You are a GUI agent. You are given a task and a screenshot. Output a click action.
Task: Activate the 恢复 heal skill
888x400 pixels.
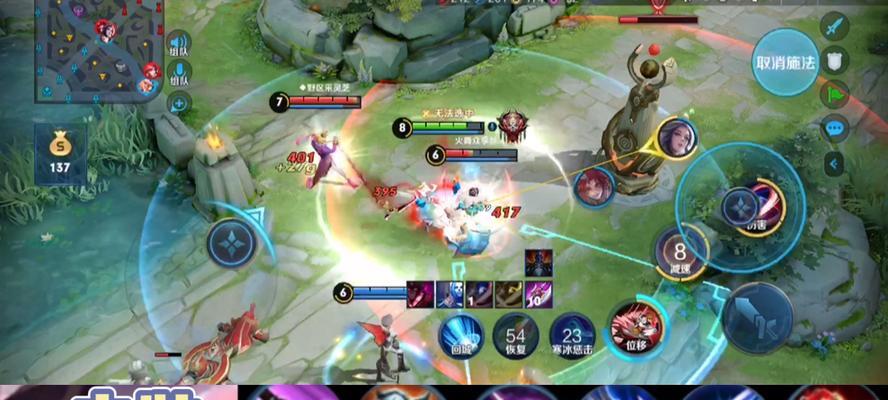point(516,336)
